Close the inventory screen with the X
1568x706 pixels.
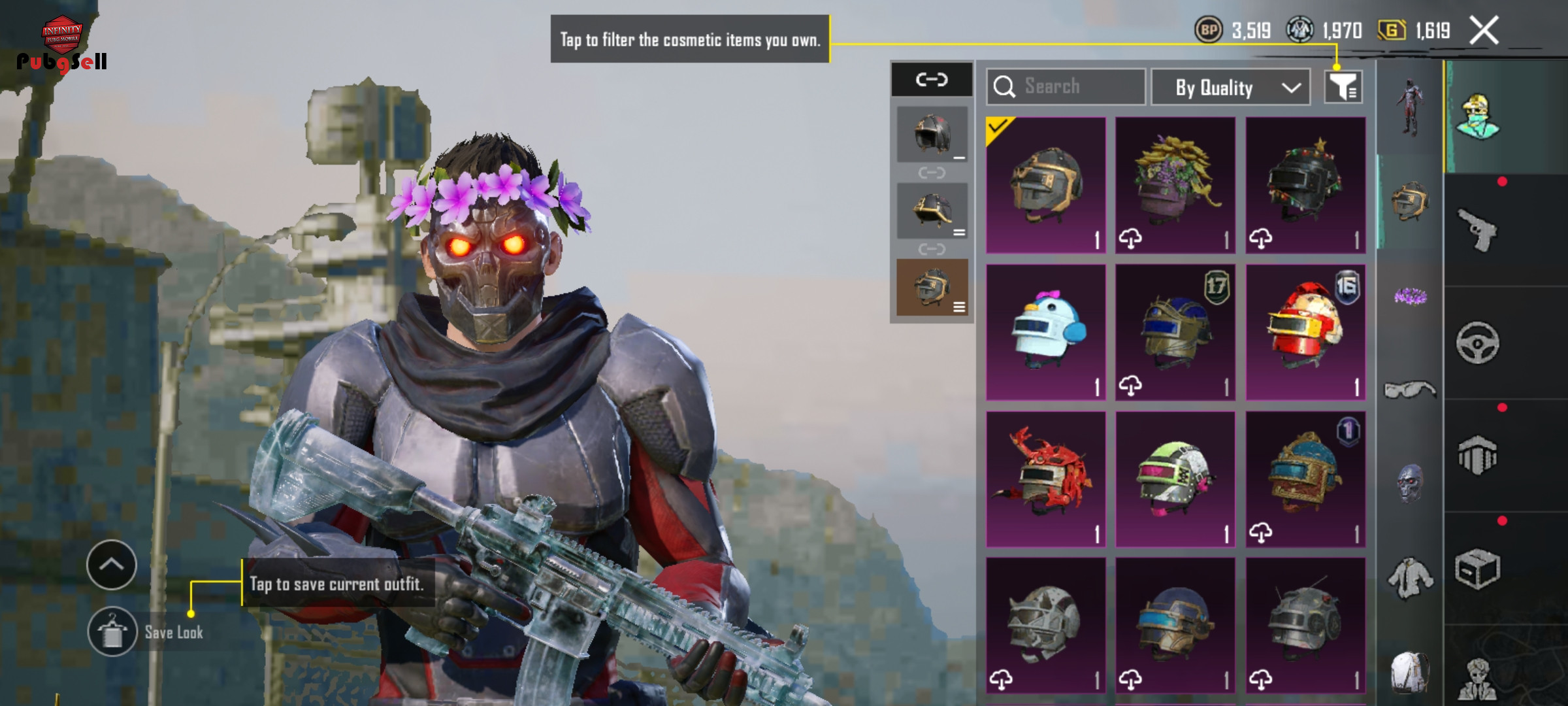[x=1484, y=31]
